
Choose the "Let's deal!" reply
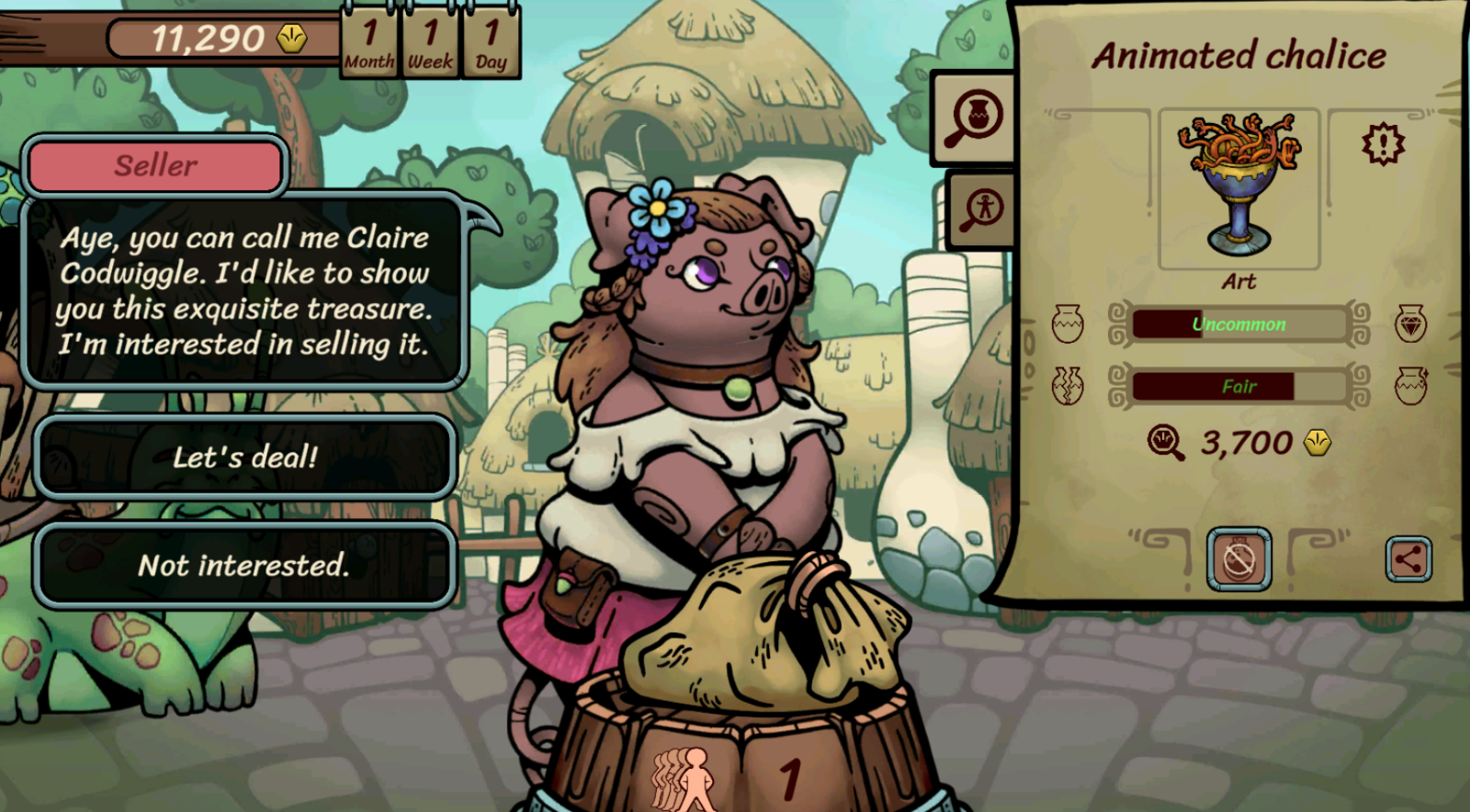click(x=245, y=457)
